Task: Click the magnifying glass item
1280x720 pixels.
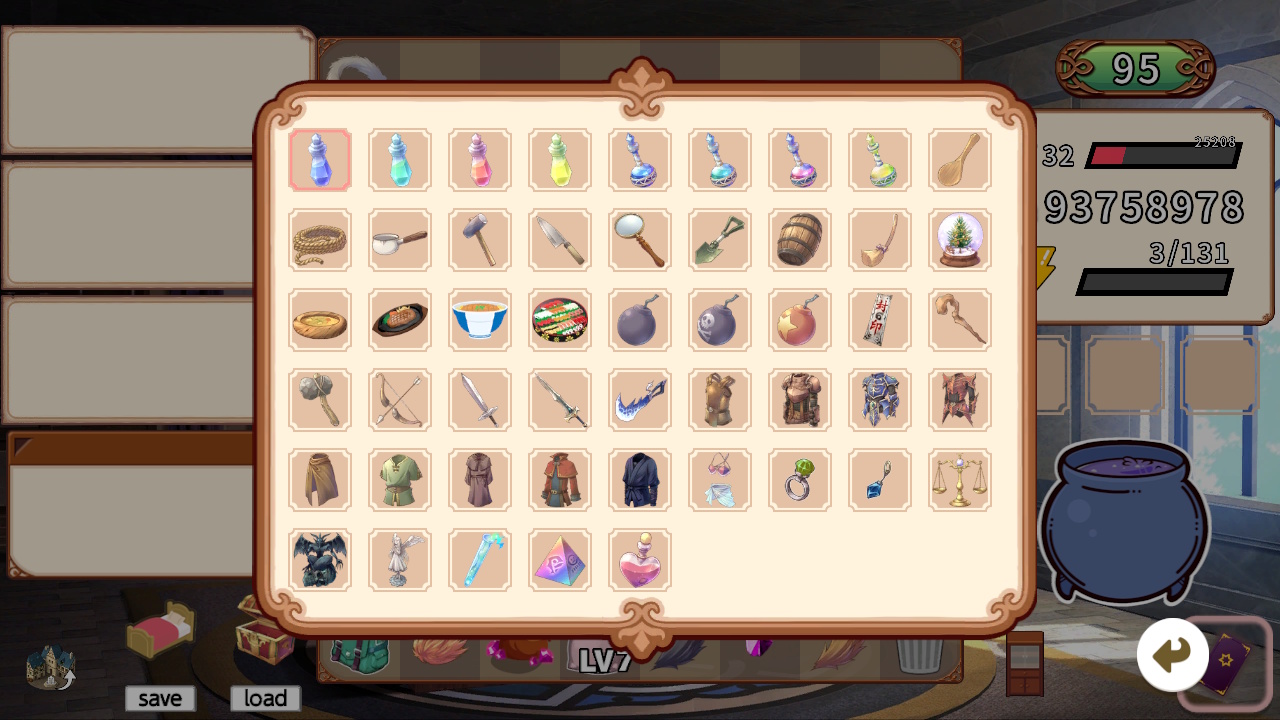Action: click(640, 240)
